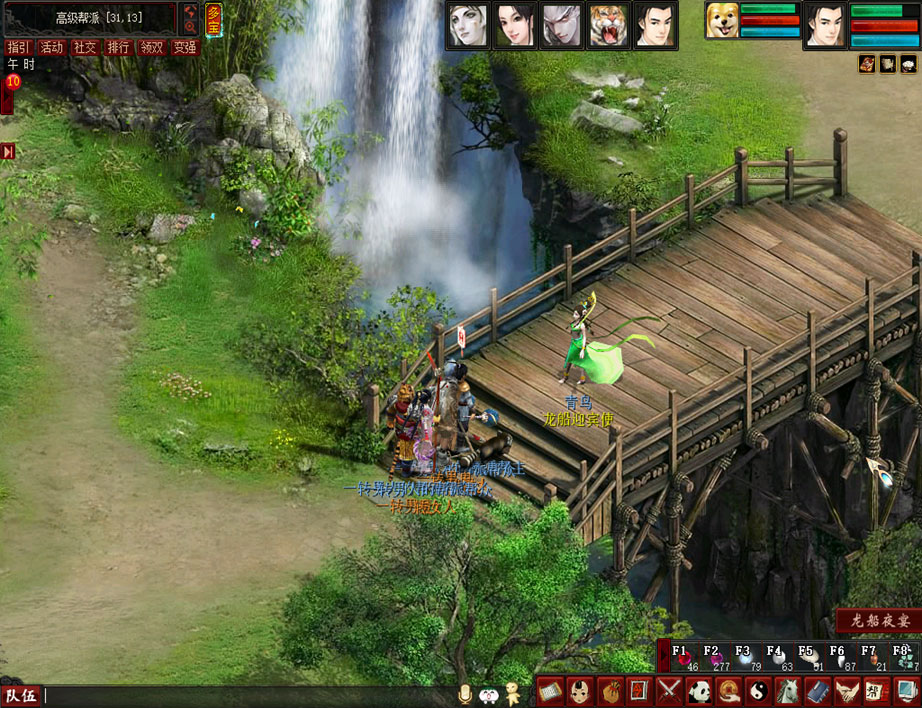Image resolution: width=922 pixels, height=708 pixels.
Task: Open the panda icon in the bottom toolbar
Action: tap(699, 691)
